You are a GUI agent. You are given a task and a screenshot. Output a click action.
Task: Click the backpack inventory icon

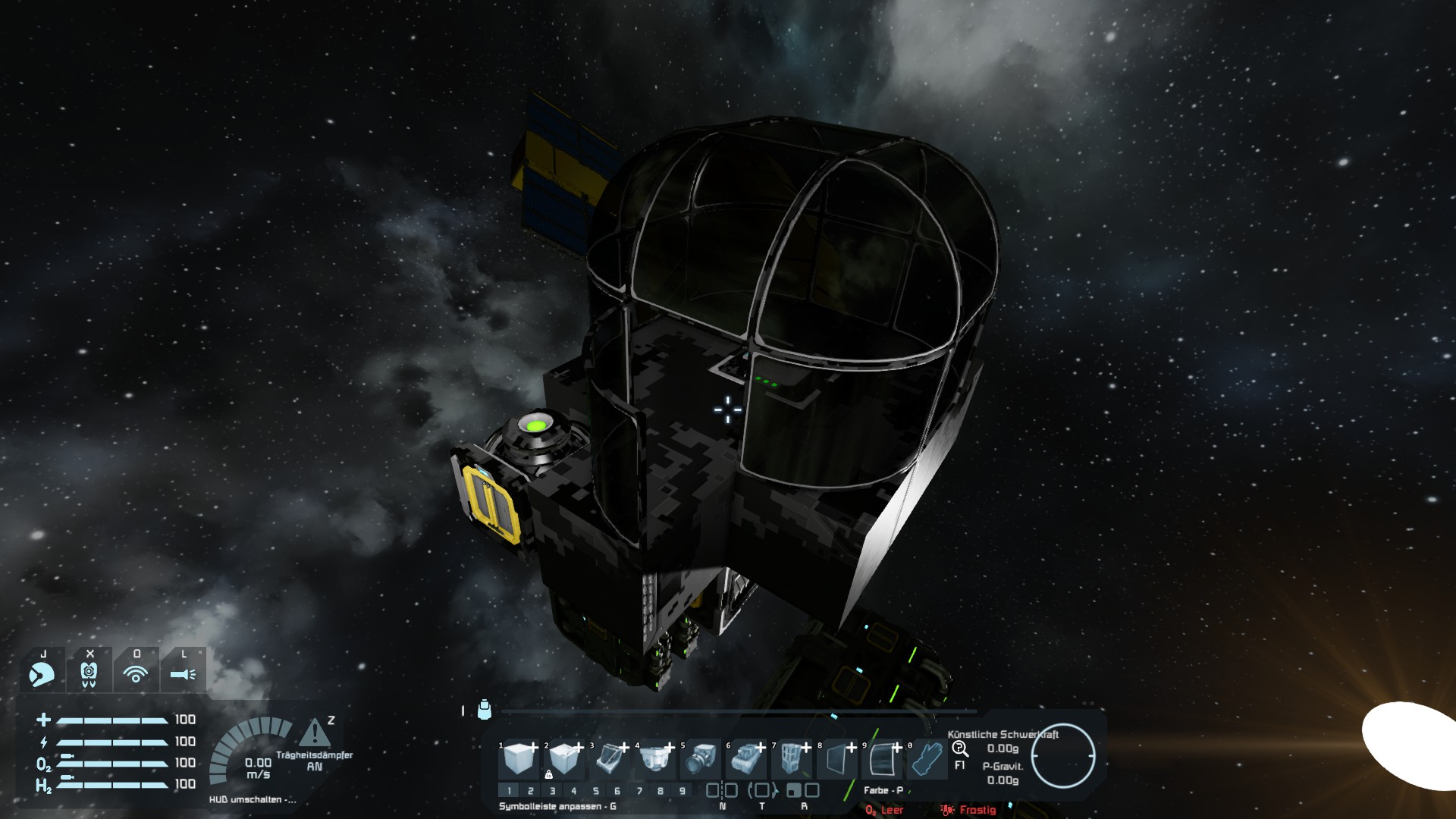pyautogui.click(x=485, y=710)
